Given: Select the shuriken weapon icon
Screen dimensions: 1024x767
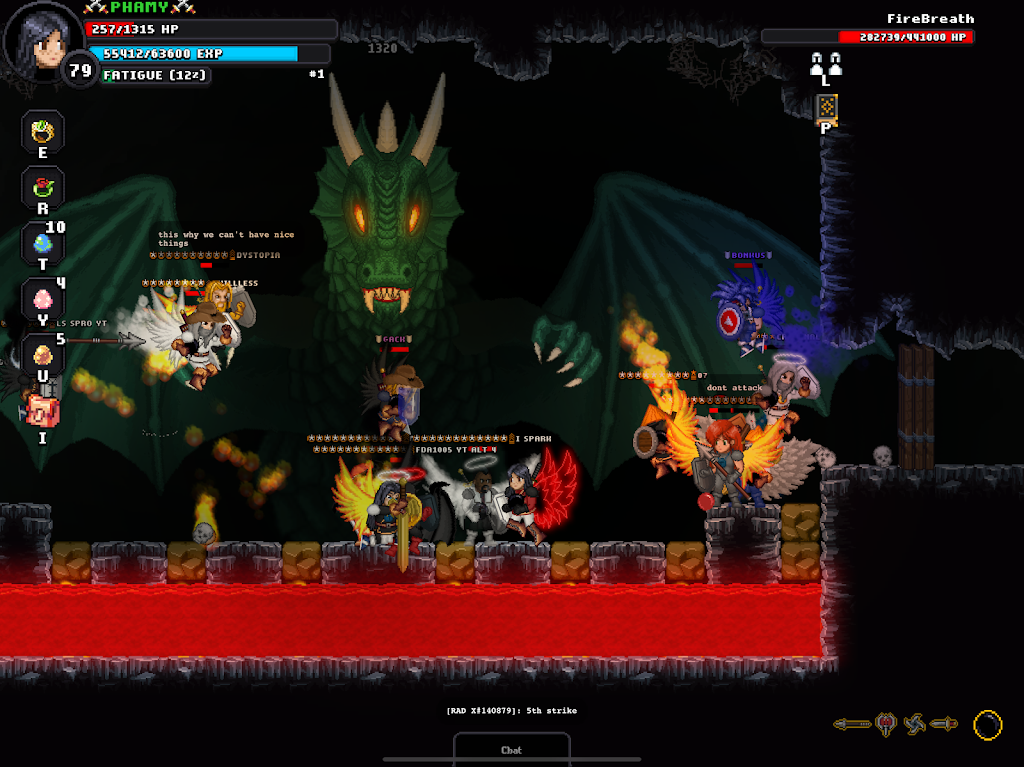Looking at the screenshot, I should tap(915, 724).
